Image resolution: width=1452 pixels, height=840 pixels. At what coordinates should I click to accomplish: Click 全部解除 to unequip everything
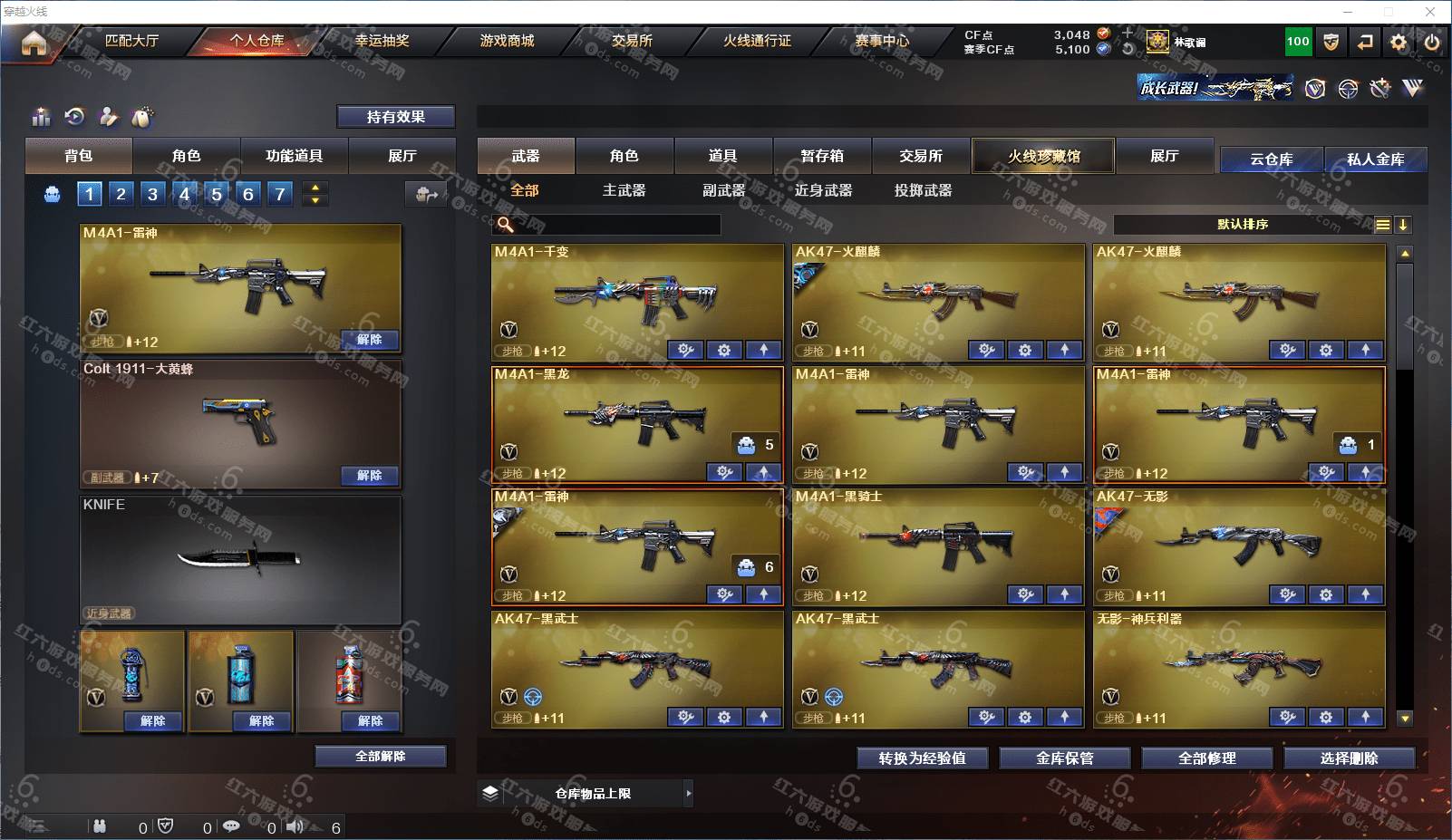click(381, 757)
